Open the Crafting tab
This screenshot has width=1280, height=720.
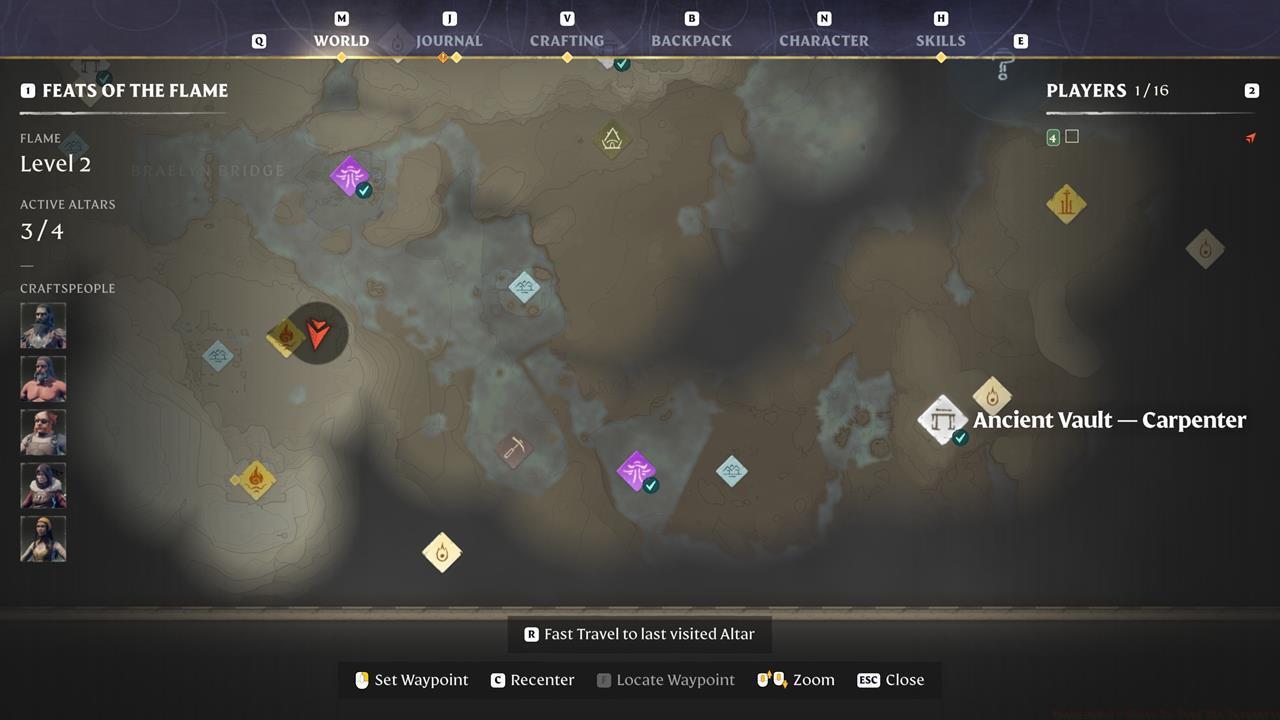pos(566,41)
